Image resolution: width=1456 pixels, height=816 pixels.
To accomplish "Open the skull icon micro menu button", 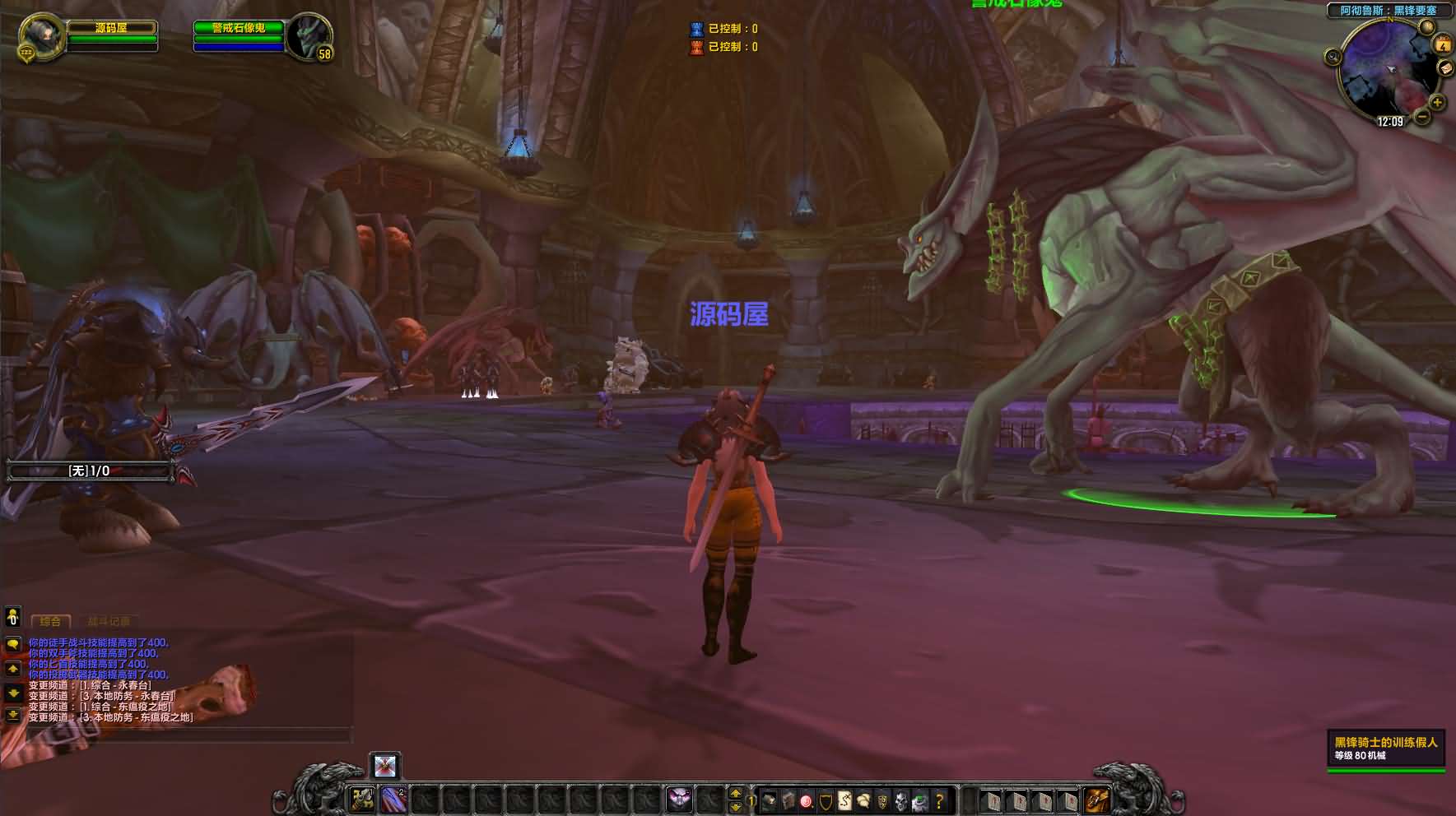I will pos(901,800).
